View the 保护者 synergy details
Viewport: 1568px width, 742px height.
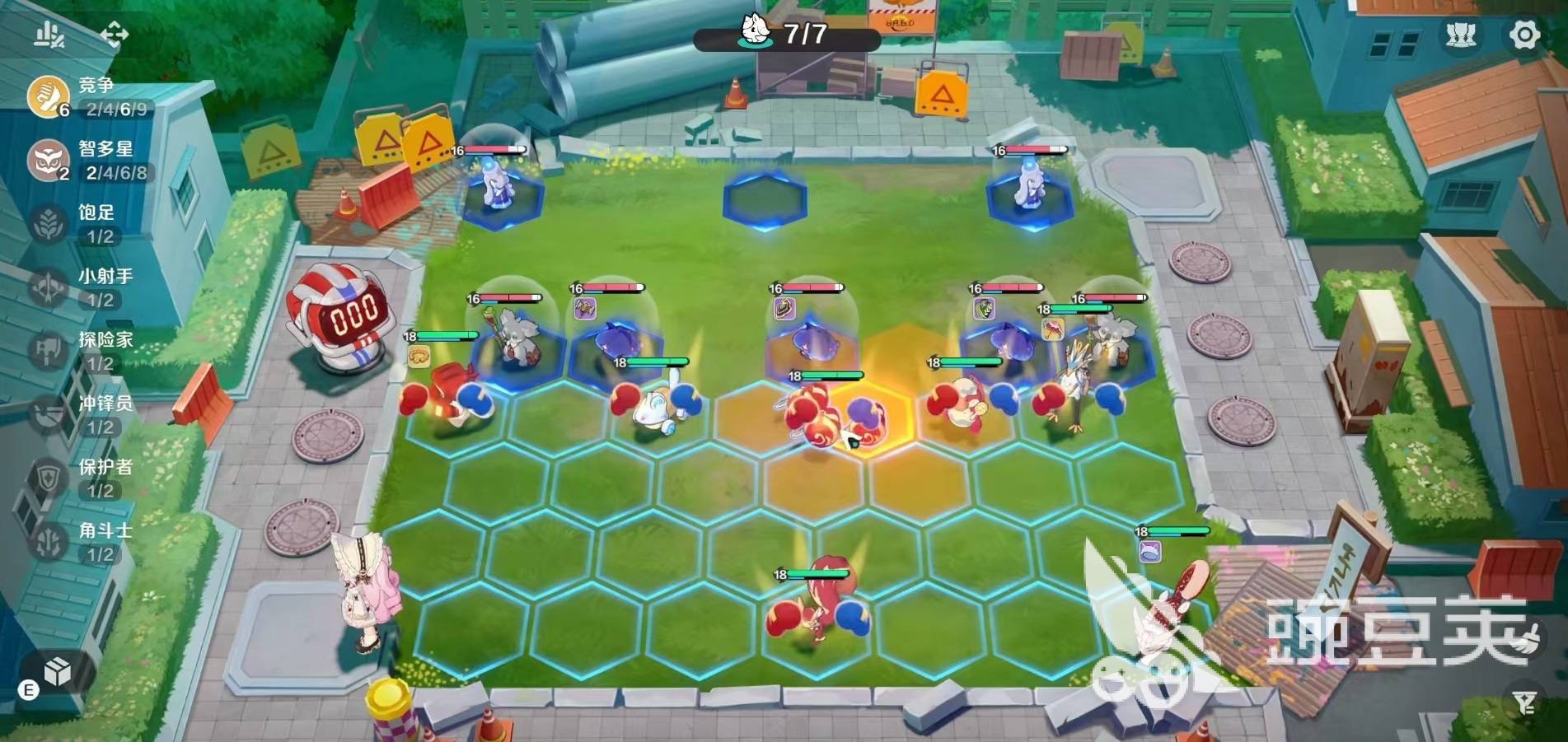[x=49, y=478]
